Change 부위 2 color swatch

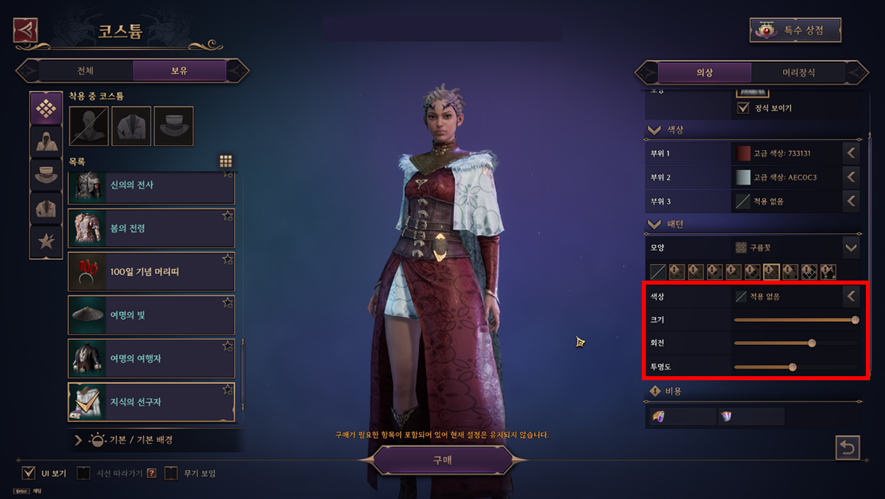point(743,177)
